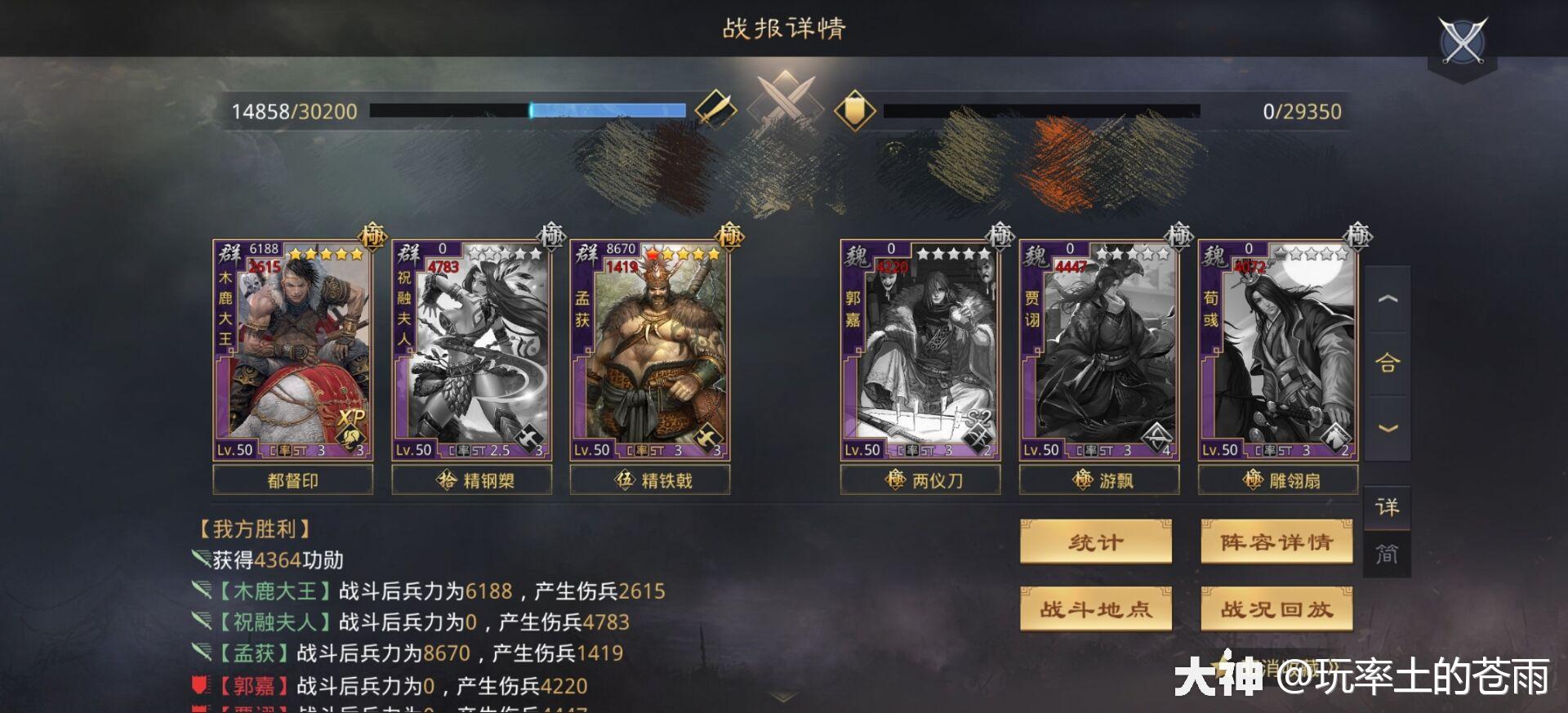1568x713 pixels.
Task: Click the down chevron below the 合 control
Action: point(1389,426)
